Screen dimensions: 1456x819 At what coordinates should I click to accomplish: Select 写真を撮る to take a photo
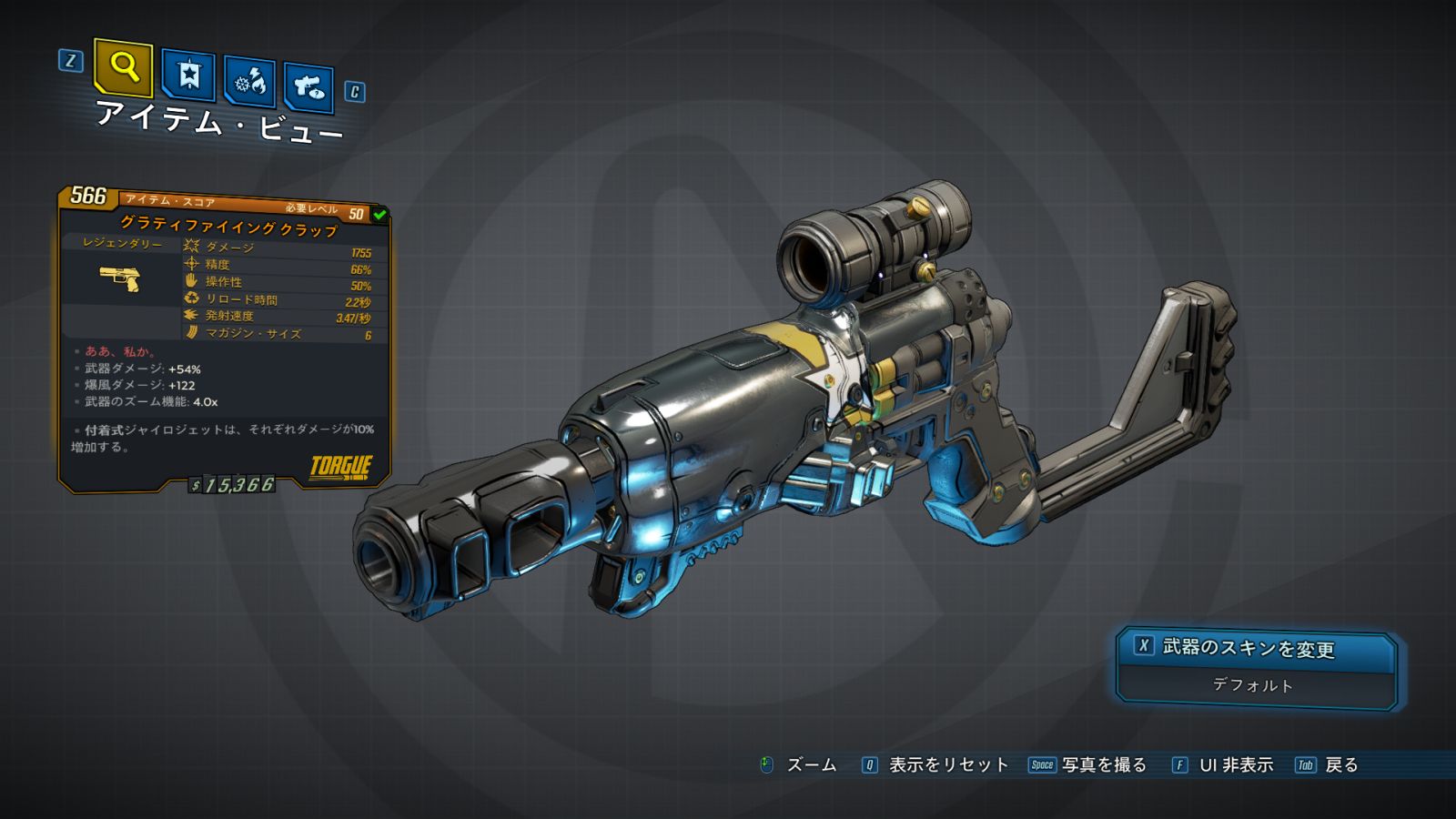[x=1103, y=765]
